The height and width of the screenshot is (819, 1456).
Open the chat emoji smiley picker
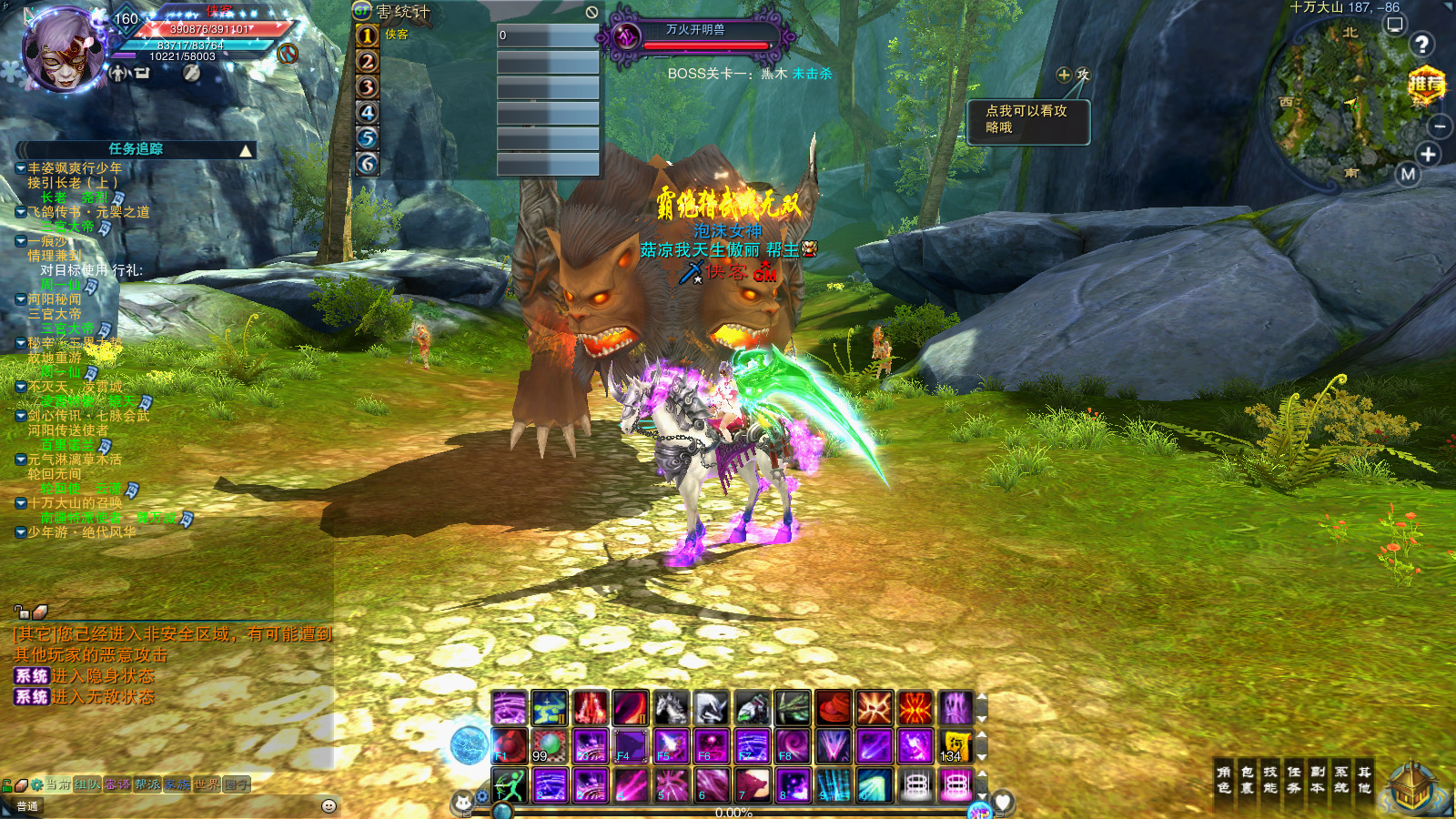point(329,806)
